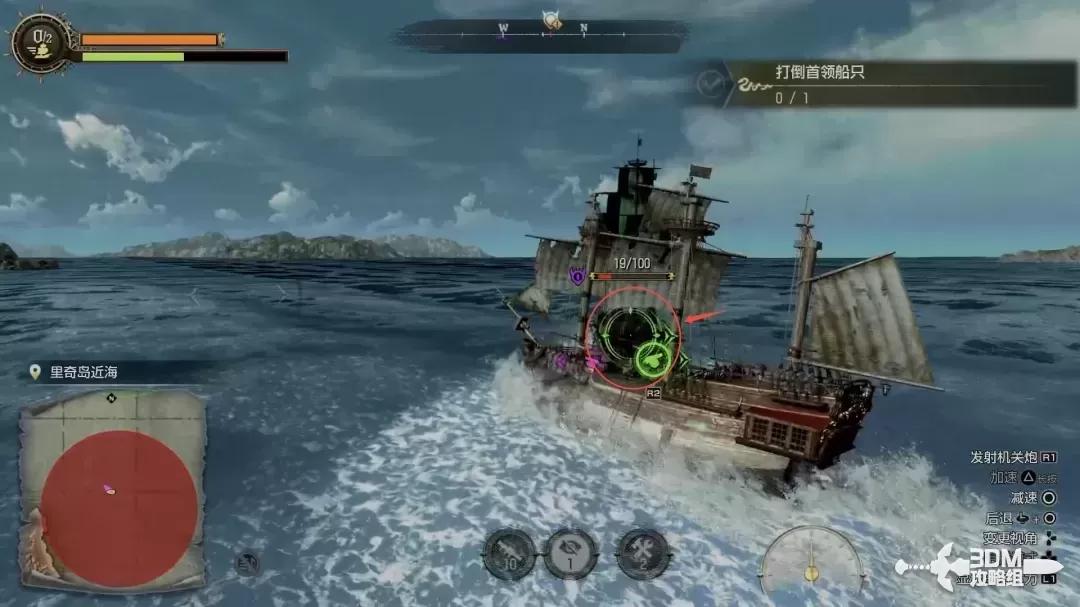Viewport: 1080px width, 607px height.
Task: Open the red-circle parchment minimap
Action: pyautogui.click(x=113, y=489)
